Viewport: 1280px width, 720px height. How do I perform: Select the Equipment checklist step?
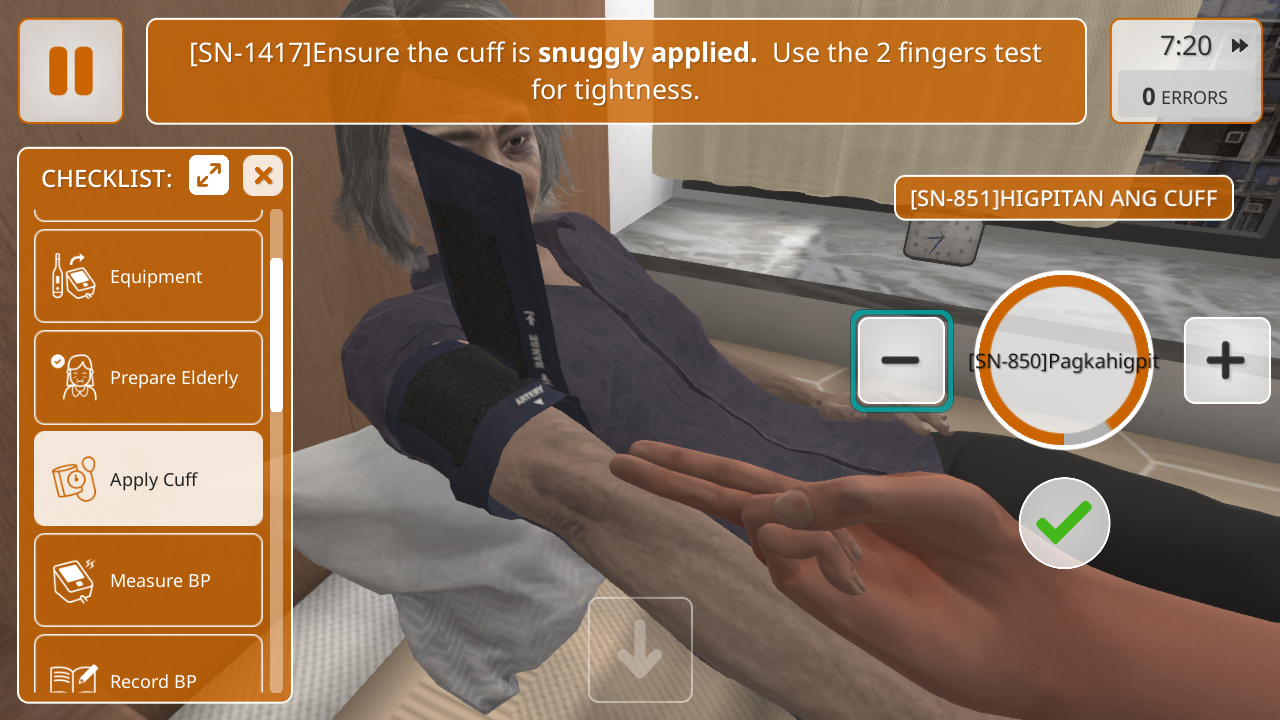(148, 277)
